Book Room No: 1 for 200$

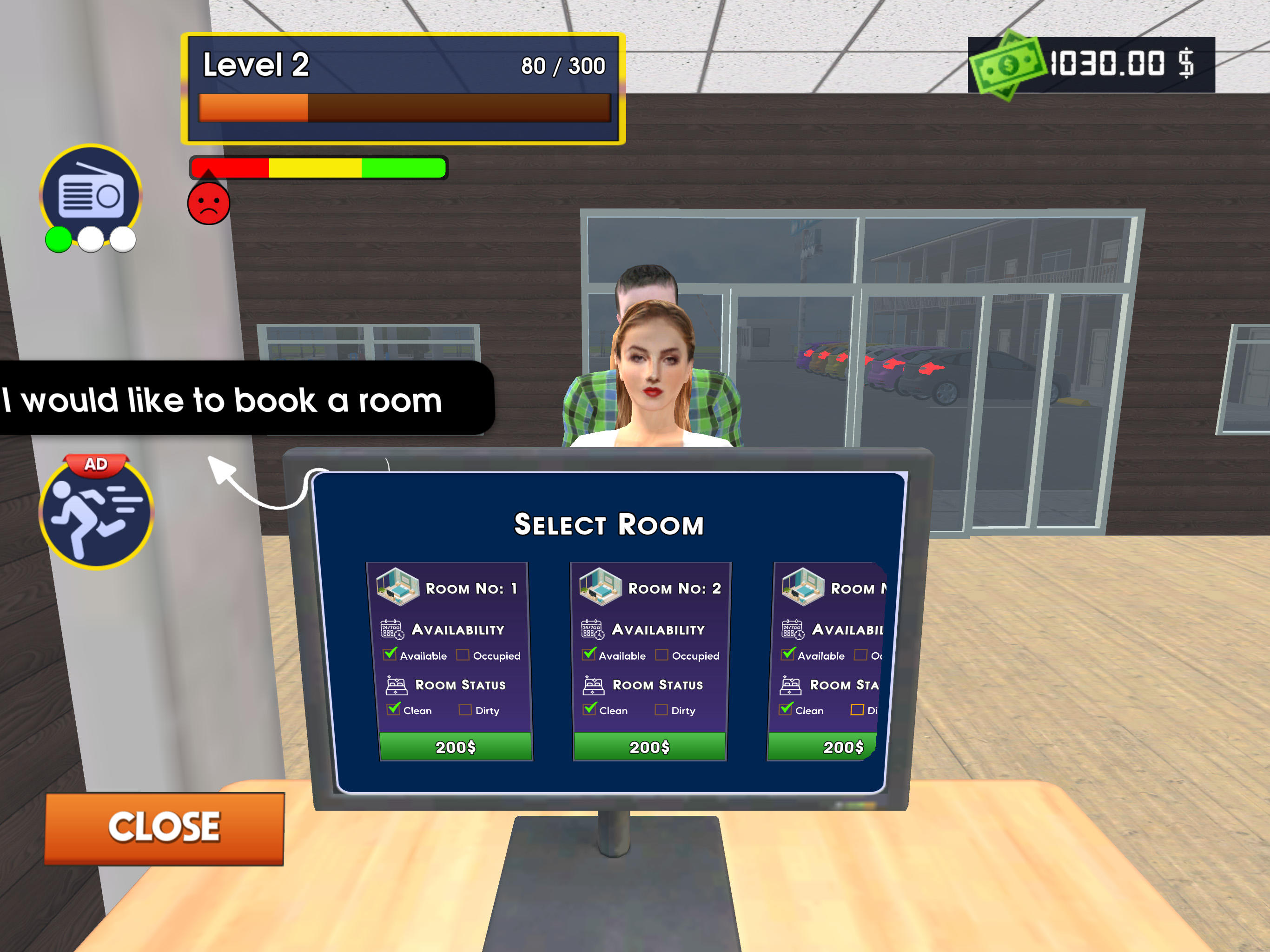455,747
